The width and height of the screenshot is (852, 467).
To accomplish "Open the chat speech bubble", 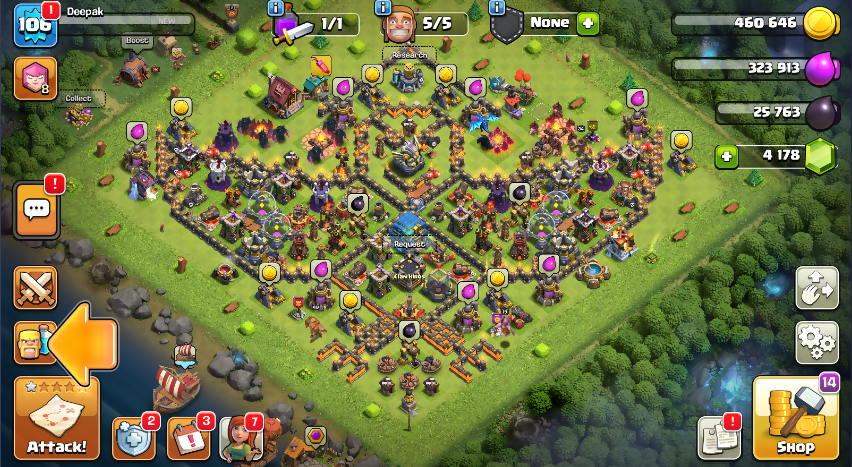I will point(37,210).
